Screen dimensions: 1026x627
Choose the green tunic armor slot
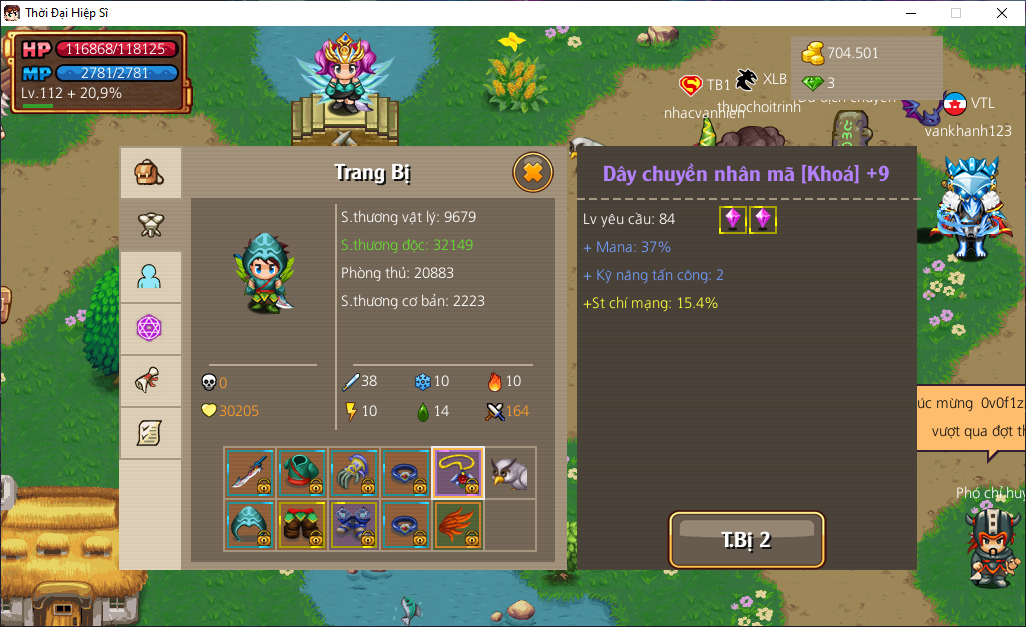point(302,473)
